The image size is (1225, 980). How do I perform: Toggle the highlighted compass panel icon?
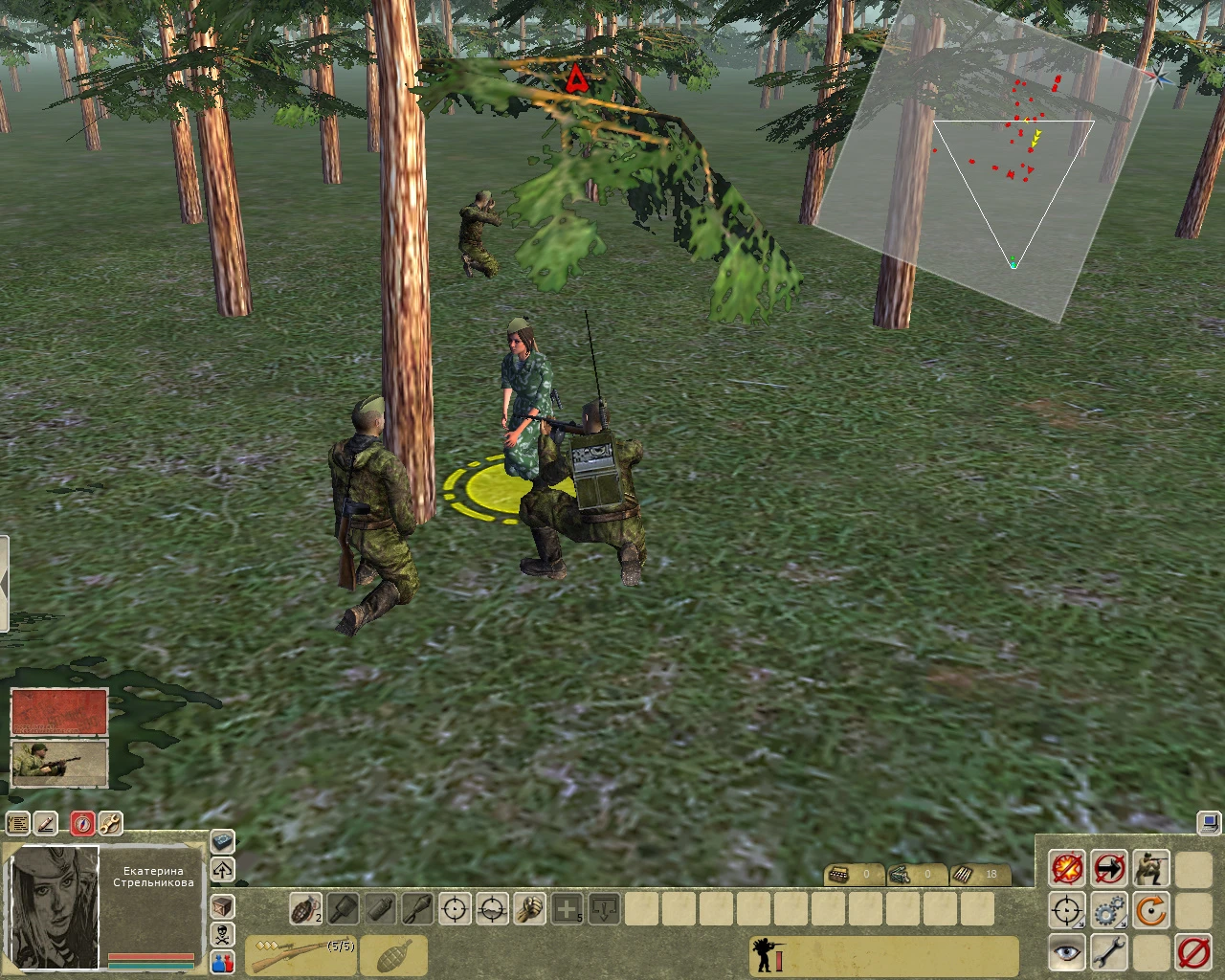pyautogui.click(x=83, y=823)
